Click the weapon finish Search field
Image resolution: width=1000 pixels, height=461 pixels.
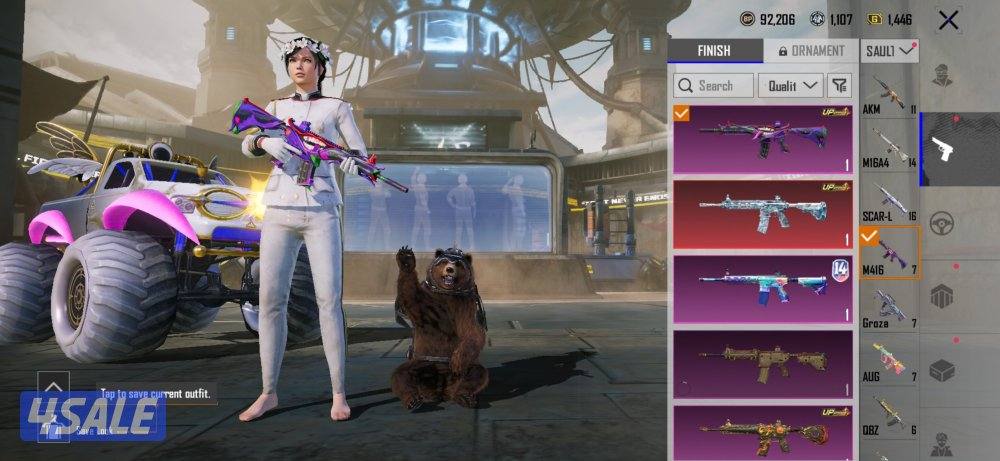click(713, 86)
